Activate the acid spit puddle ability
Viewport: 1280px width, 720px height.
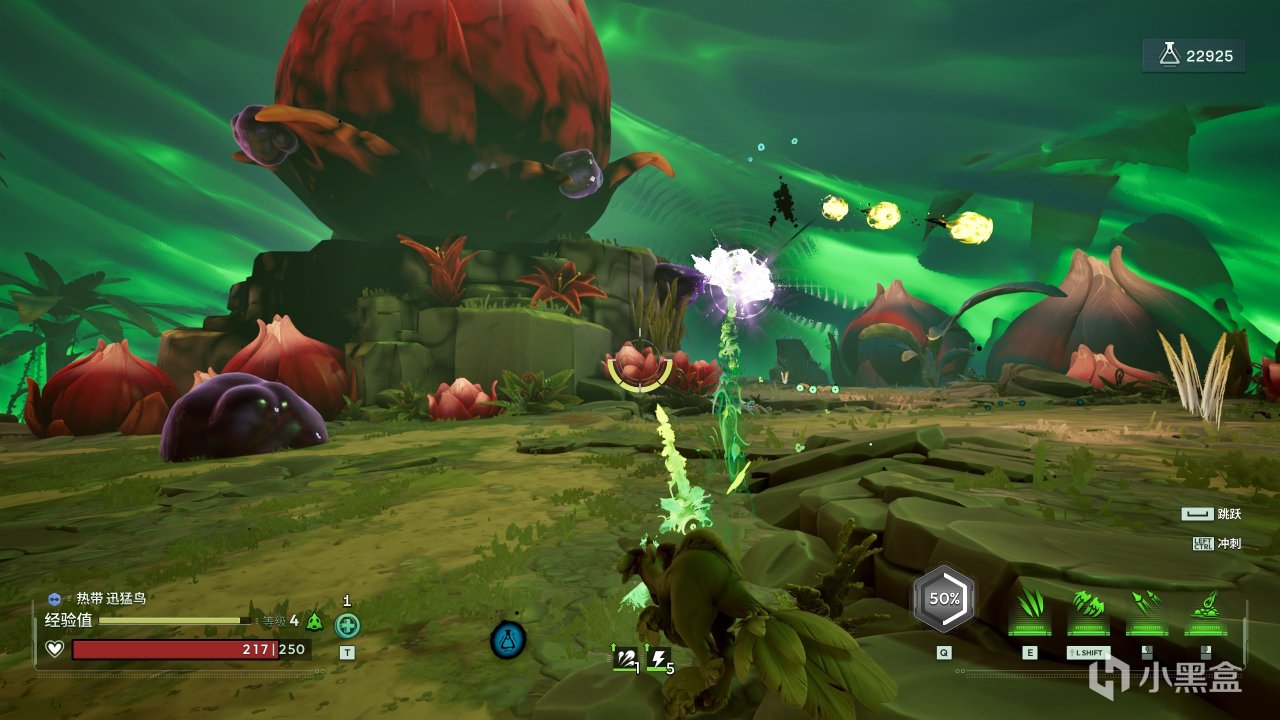(x=1205, y=605)
